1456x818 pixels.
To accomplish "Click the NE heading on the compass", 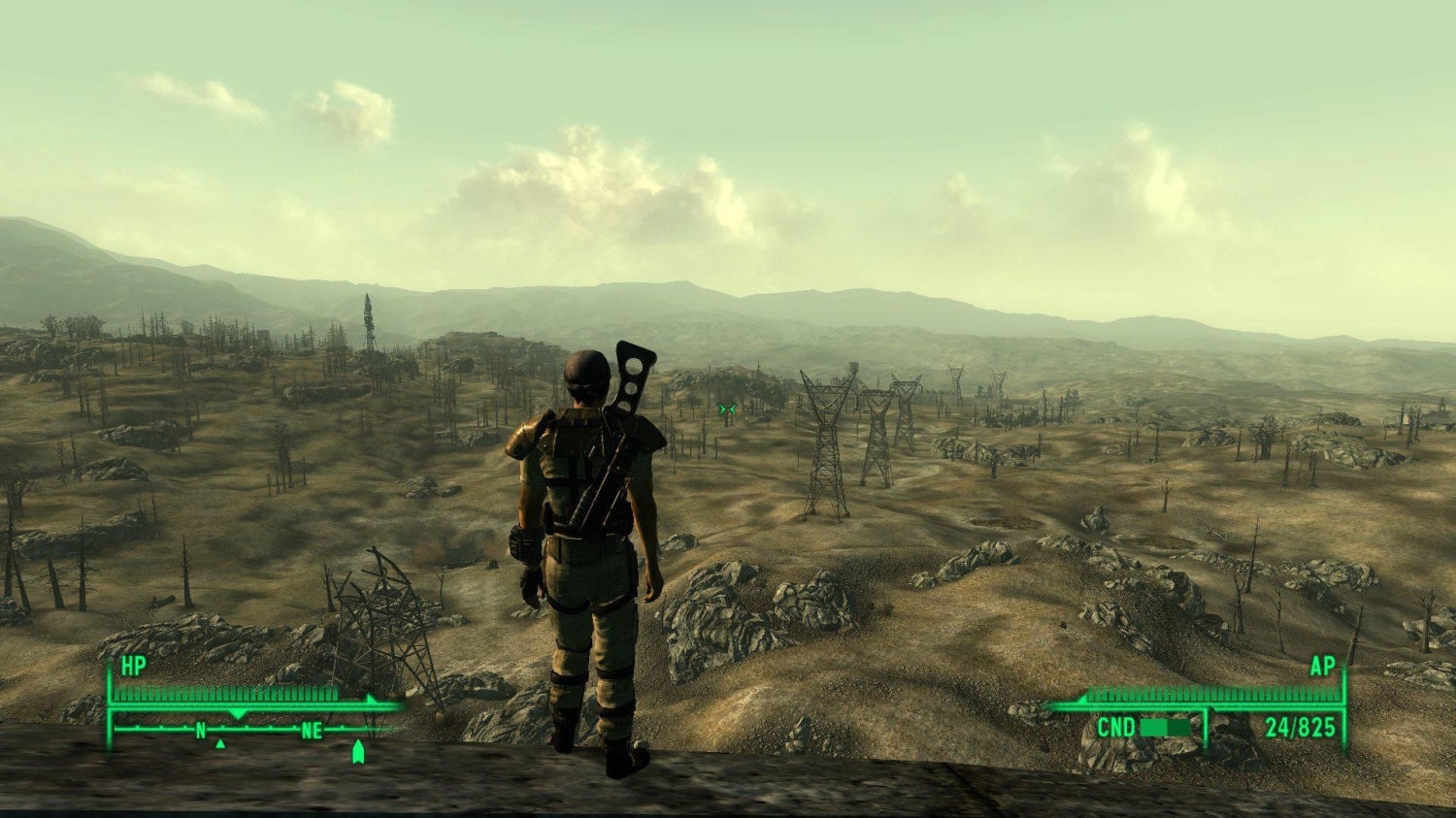I will tap(311, 731).
